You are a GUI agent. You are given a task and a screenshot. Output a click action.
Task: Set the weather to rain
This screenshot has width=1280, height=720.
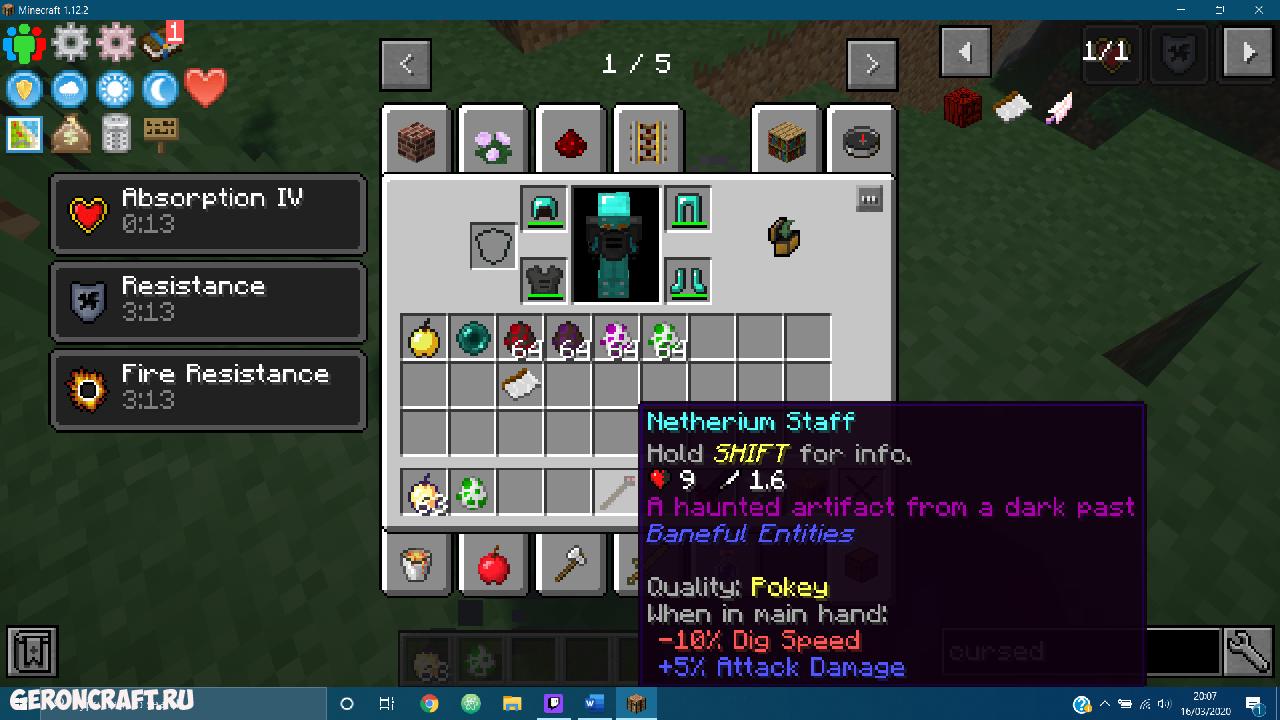coord(70,90)
